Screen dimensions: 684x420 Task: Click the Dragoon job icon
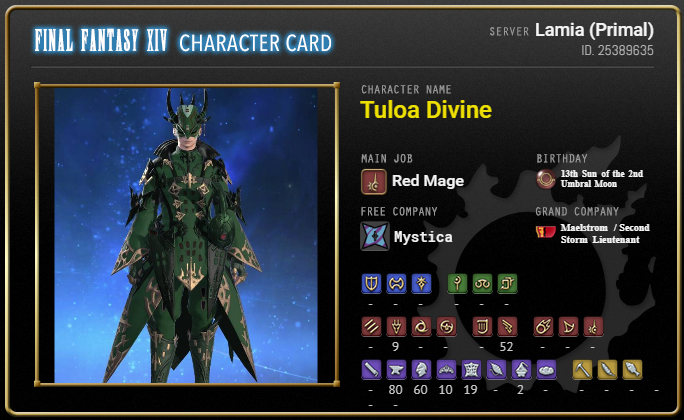(x=395, y=326)
